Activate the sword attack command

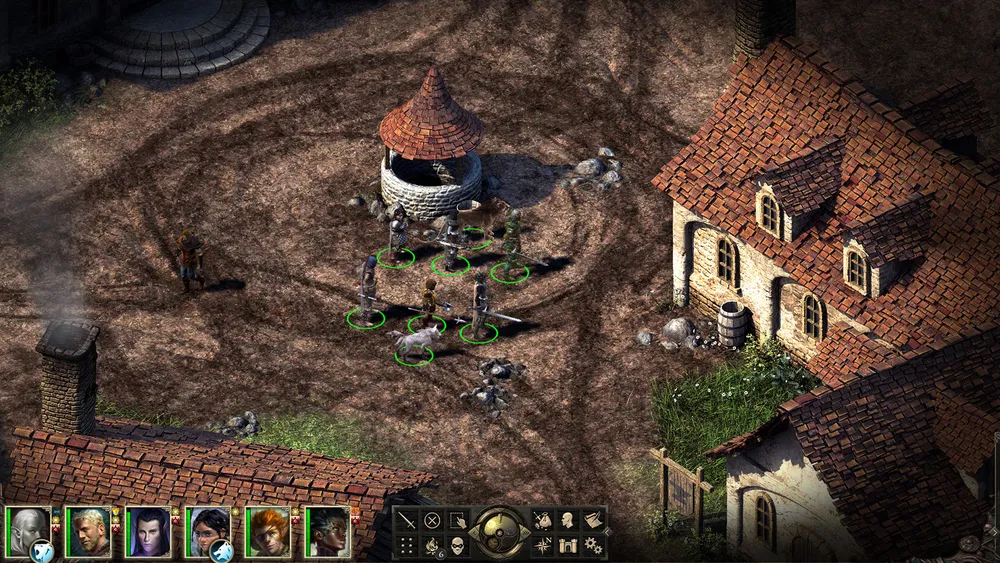(407, 520)
